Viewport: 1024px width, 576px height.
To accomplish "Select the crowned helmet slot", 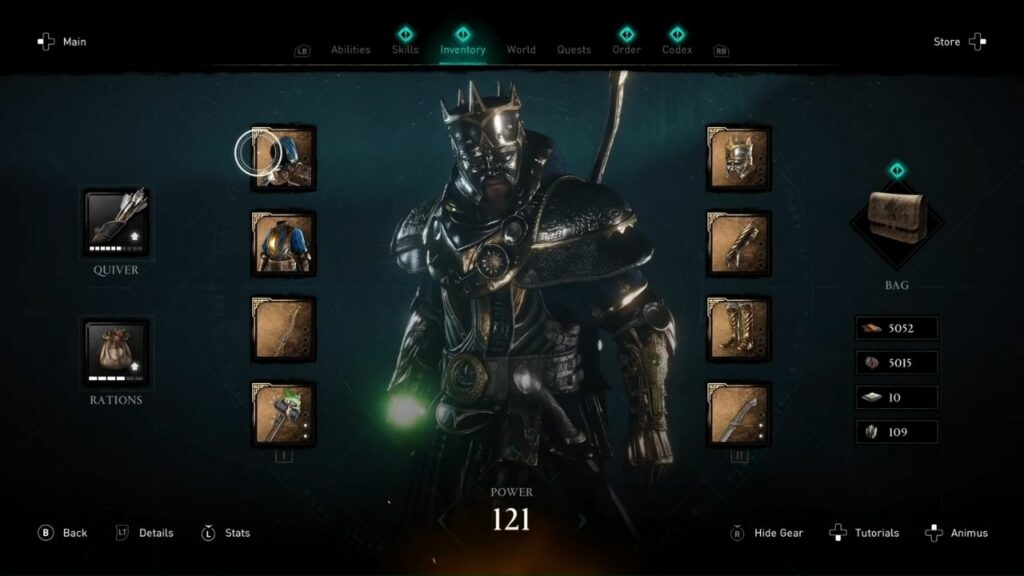I will 739,158.
